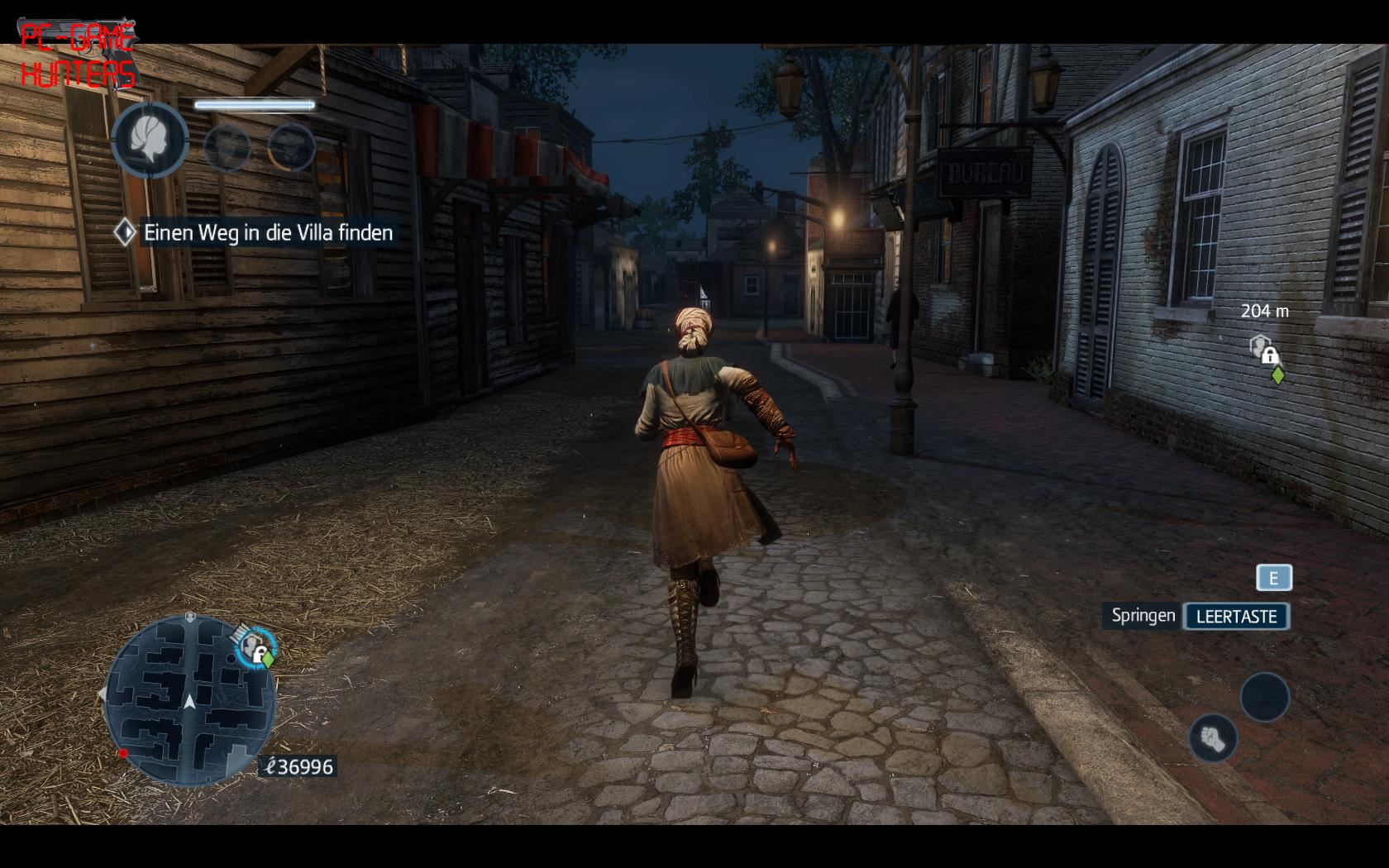The width and height of the screenshot is (1389, 868).
Task: Click the empty round tool slot
Action: click(x=1264, y=697)
